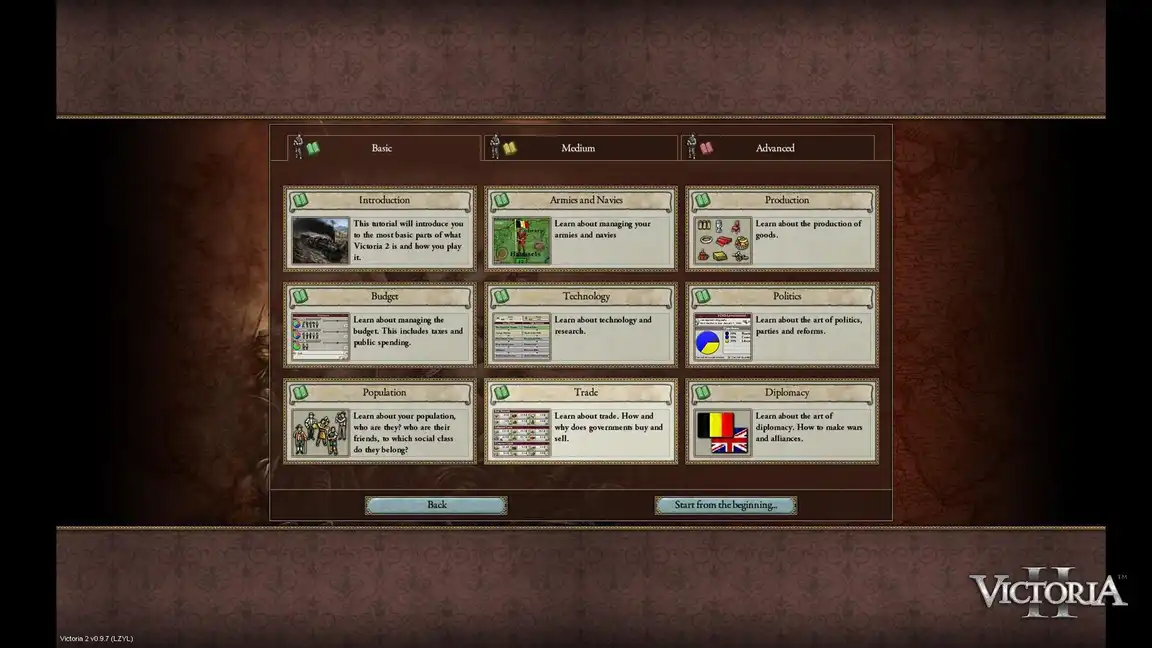Open the Armies and Navies tutorial
This screenshot has width=1152, height=648.
coord(581,228)
